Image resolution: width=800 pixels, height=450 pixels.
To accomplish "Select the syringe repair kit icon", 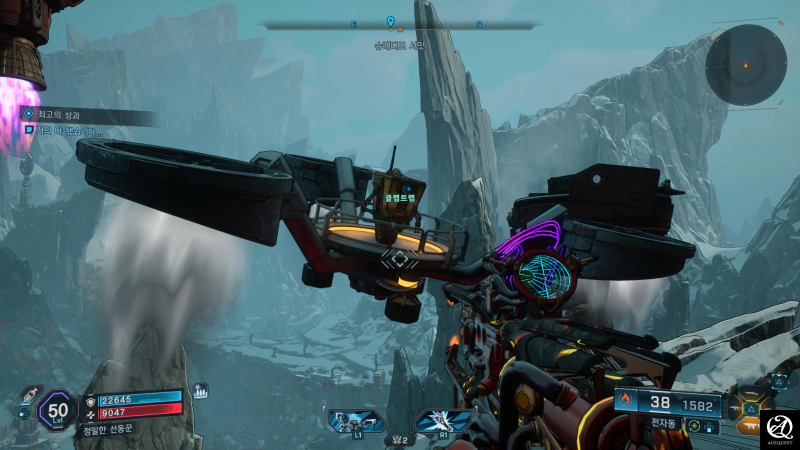I will (x=26, y=396).
